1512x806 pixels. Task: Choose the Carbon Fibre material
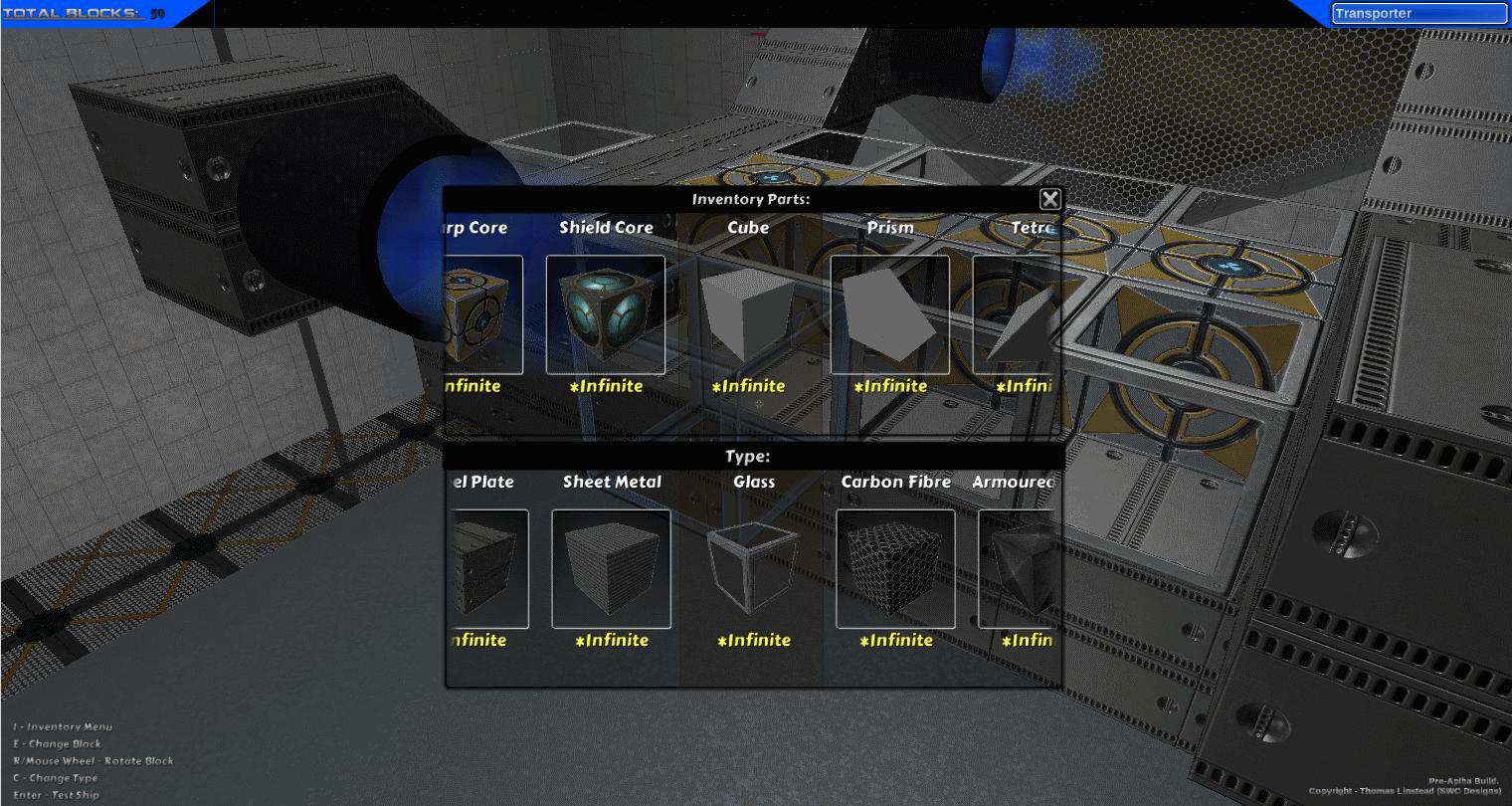point(894,567)
